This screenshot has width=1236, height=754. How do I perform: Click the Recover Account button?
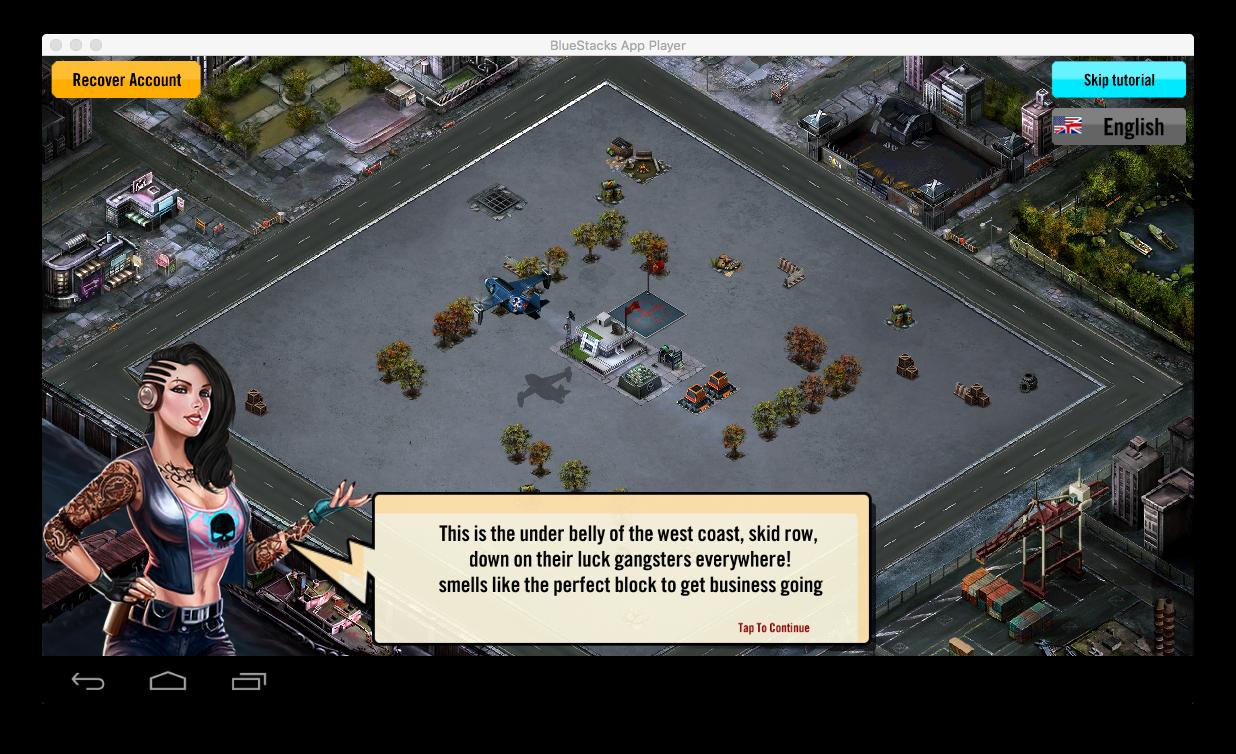pyautogui.click(x=126, y=80)
